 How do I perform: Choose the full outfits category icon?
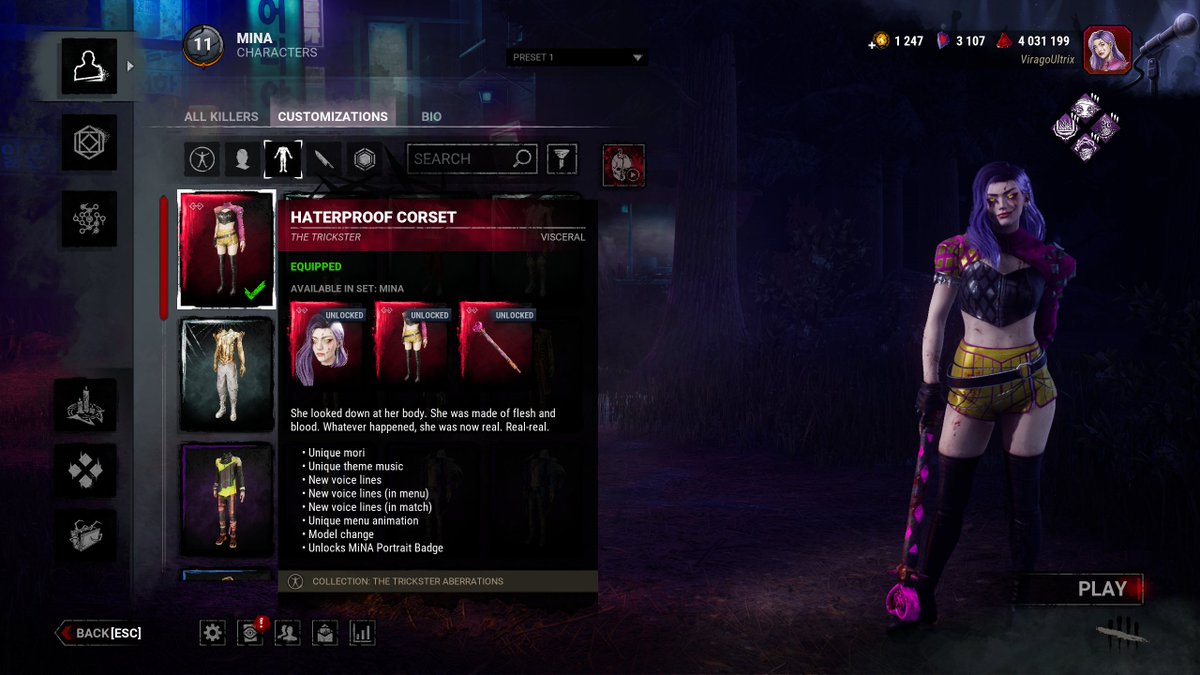[202, 159]
